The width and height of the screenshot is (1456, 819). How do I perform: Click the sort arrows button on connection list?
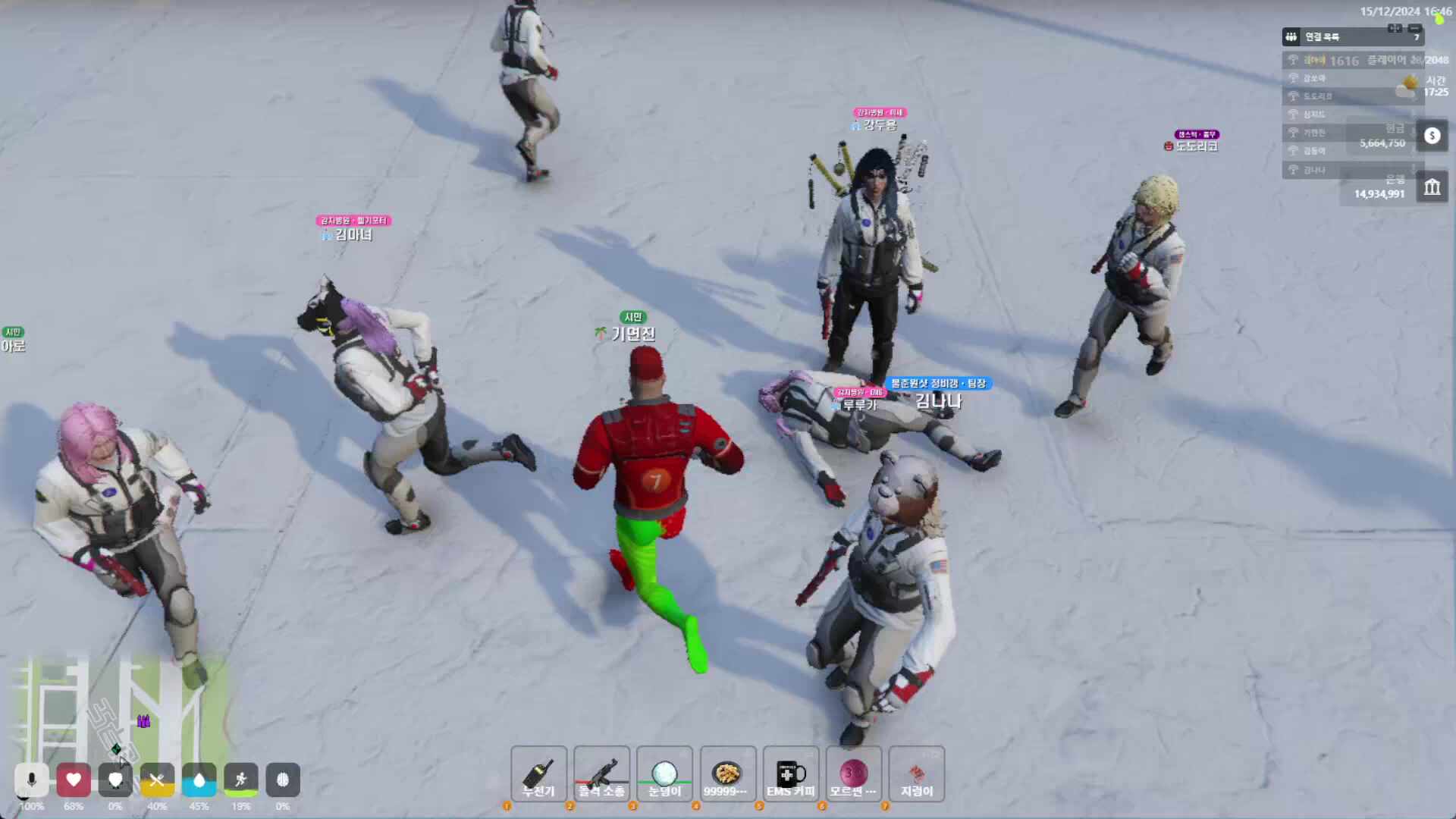[x=1395, y=29]
